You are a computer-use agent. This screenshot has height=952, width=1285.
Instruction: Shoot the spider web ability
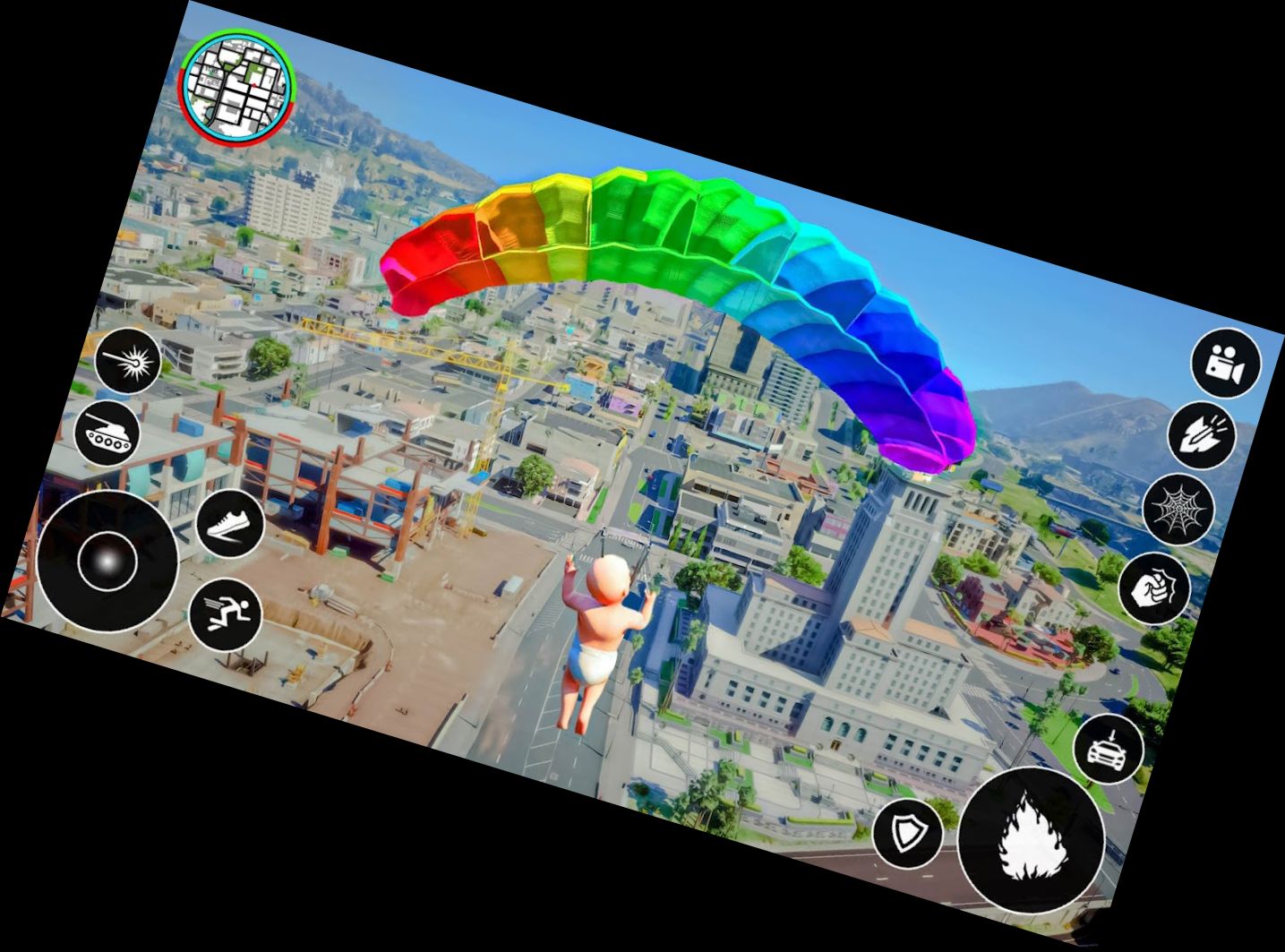[x=1178, y=510]
